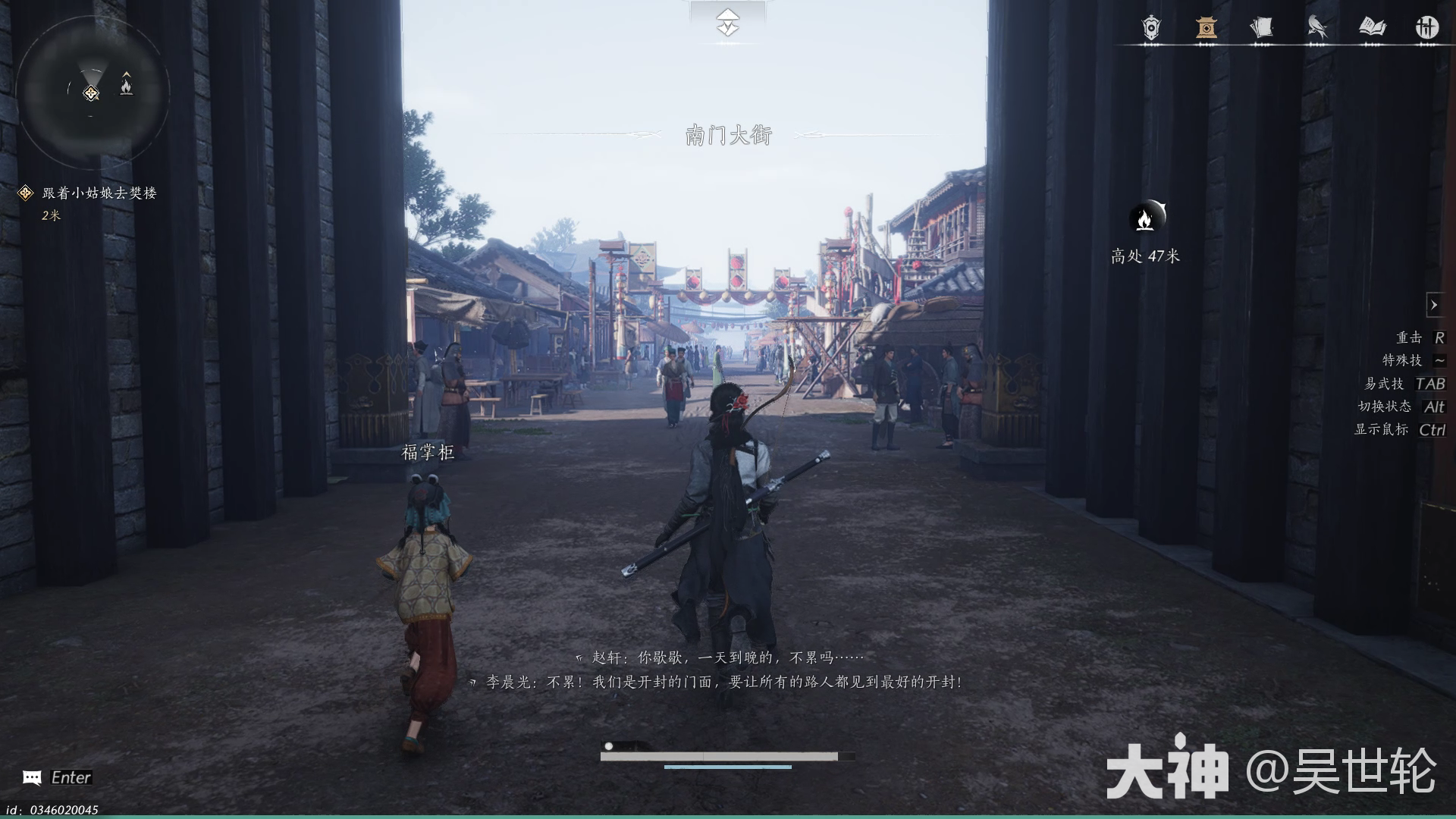The height and width of the screenshot is (819, 1456).
Task: Select the 南门大街 location banner
Action: pos(727,135)
